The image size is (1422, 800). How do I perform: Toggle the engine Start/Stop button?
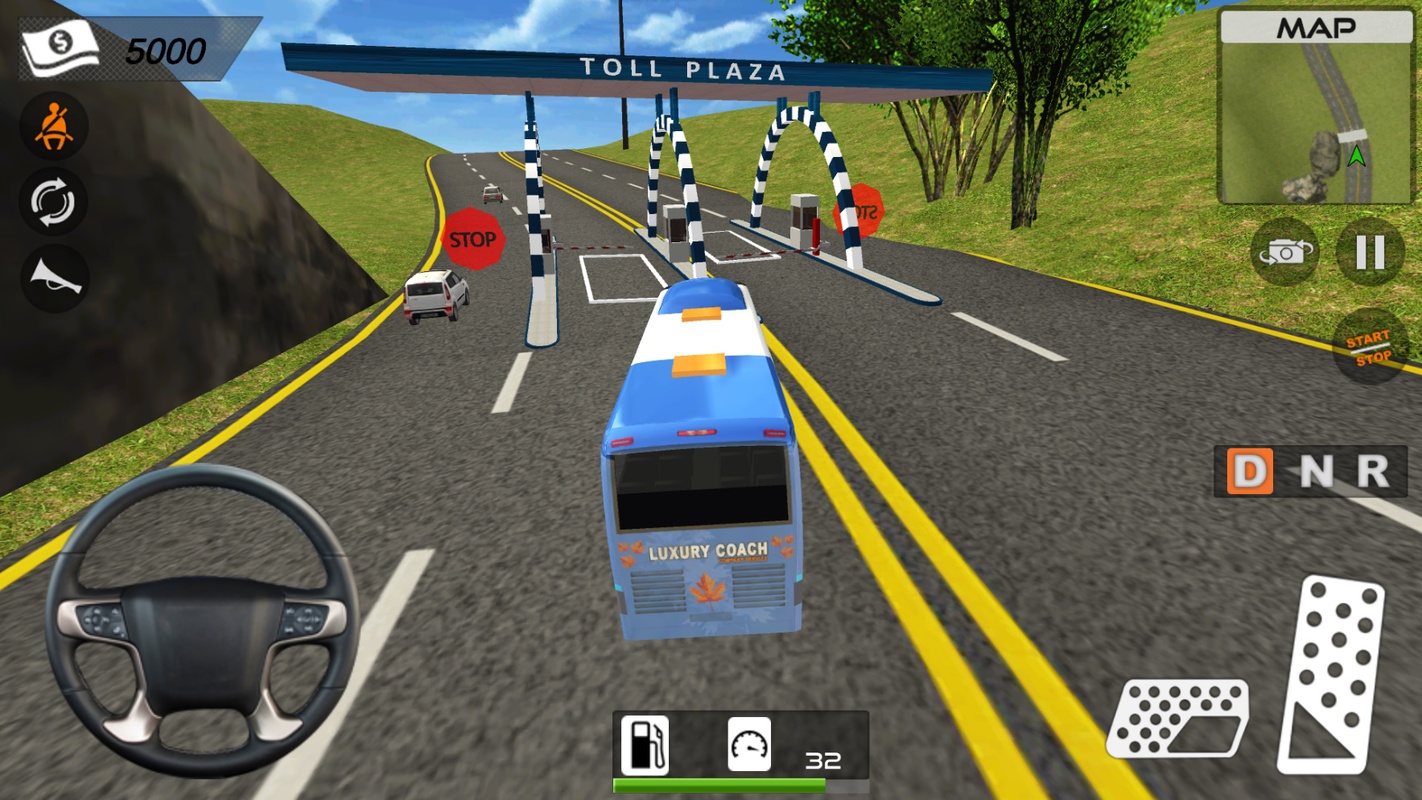pyautogui.click(x=1368, y=348)
